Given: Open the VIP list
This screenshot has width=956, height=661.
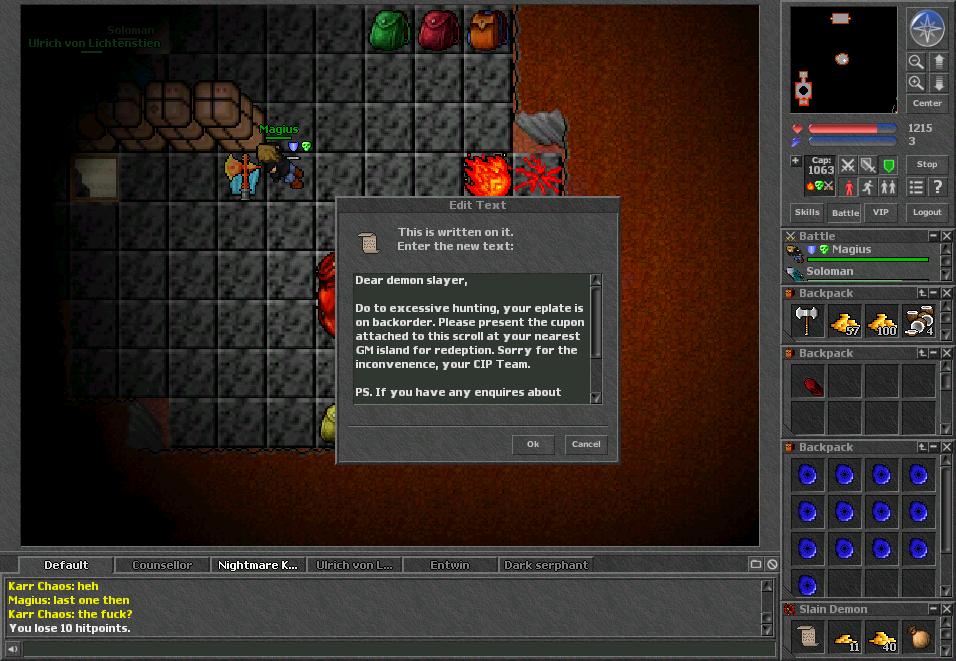Looking at the screenshot, I should pyautogui.click(x=881, y=212).
